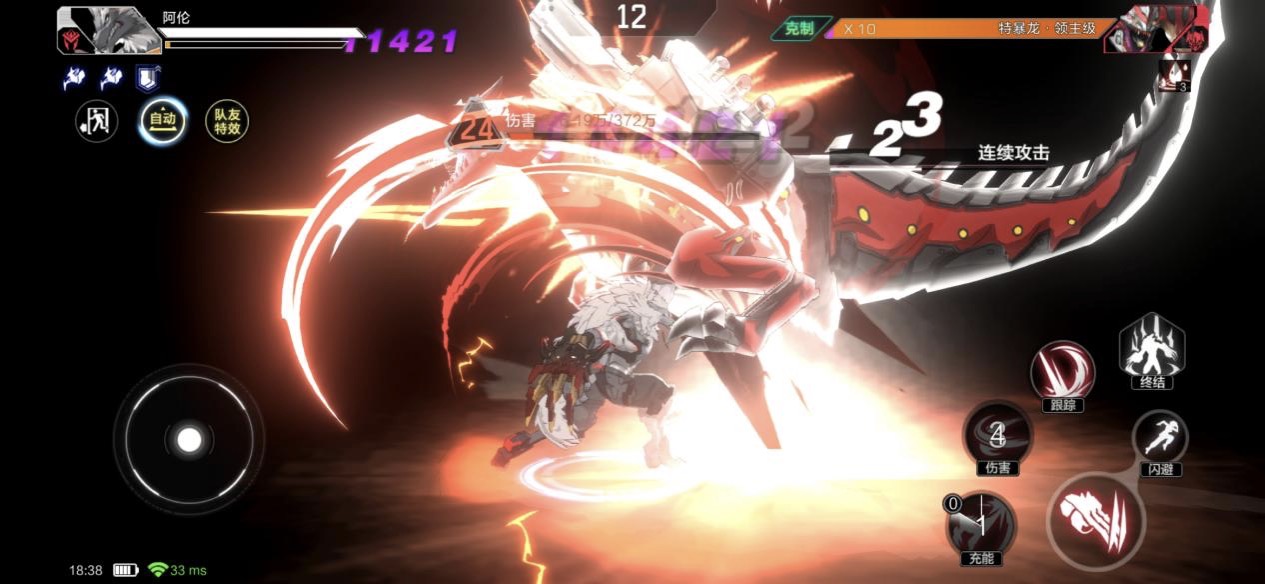Inspect the shield buff icon under 阿伦

(147, 78)
